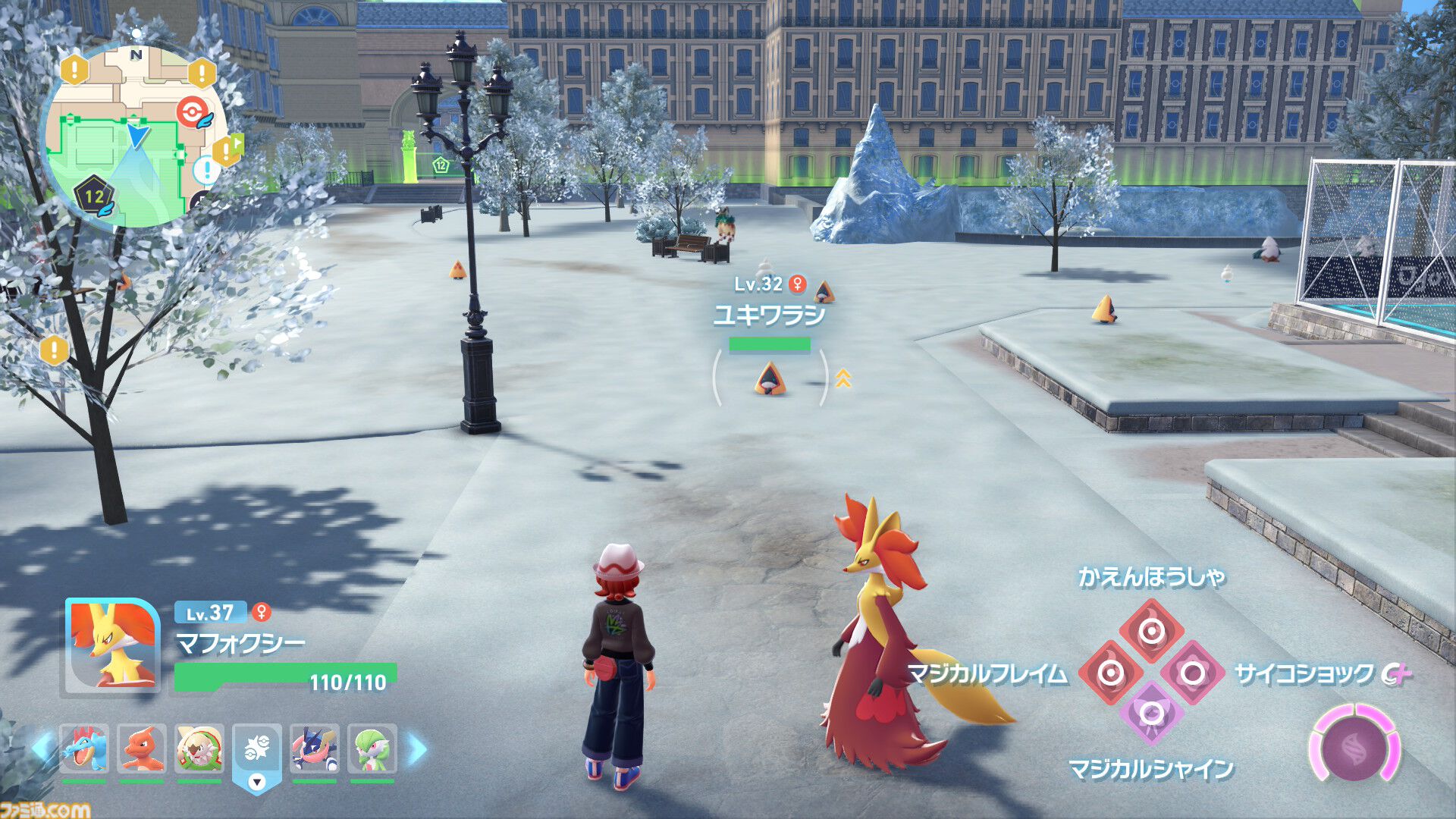Activate the マジカルフレイム move

(x=1111, y=673)
